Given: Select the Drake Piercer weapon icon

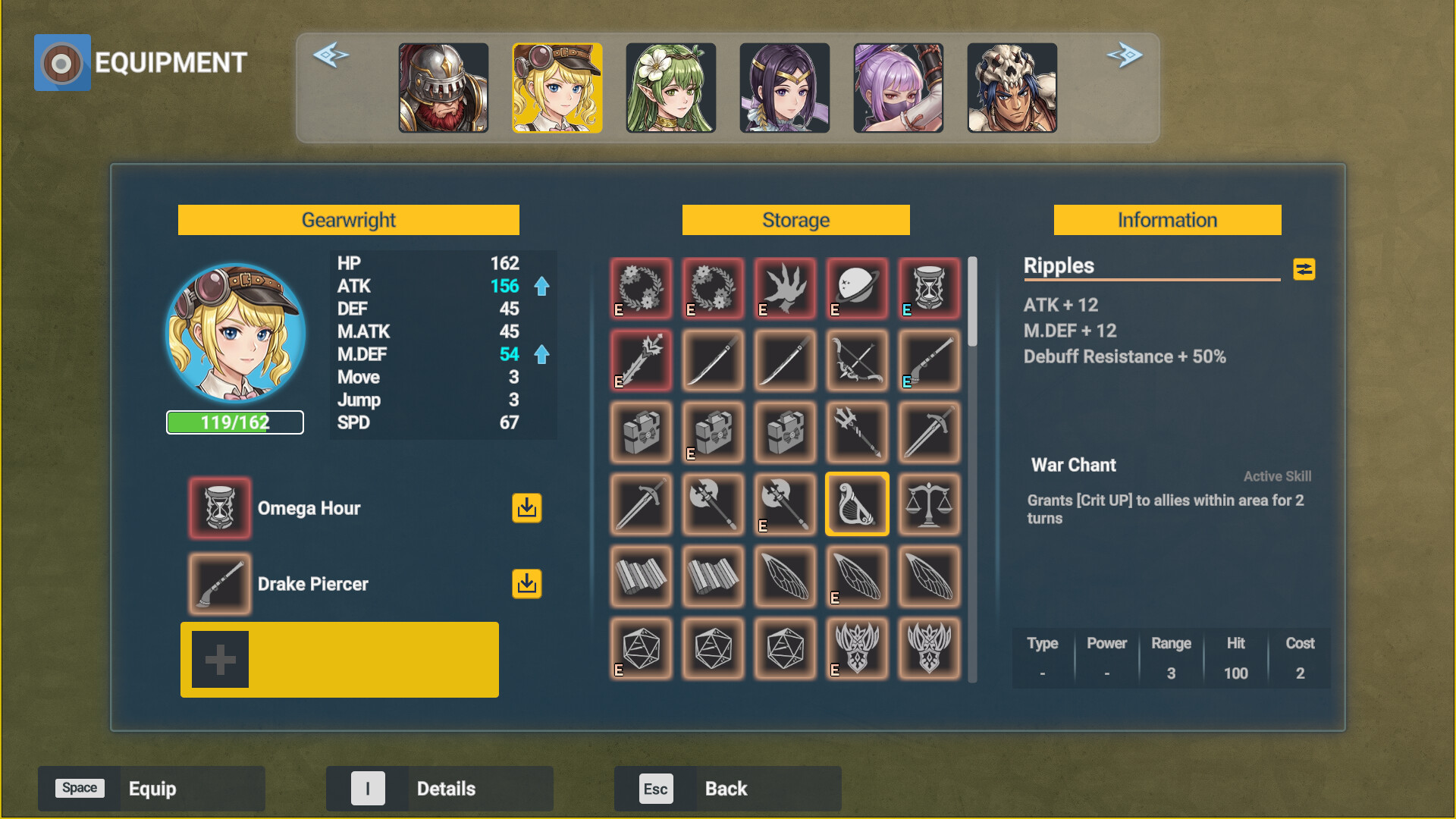Looking at the screenshot, I should click(x=219, y=584).
